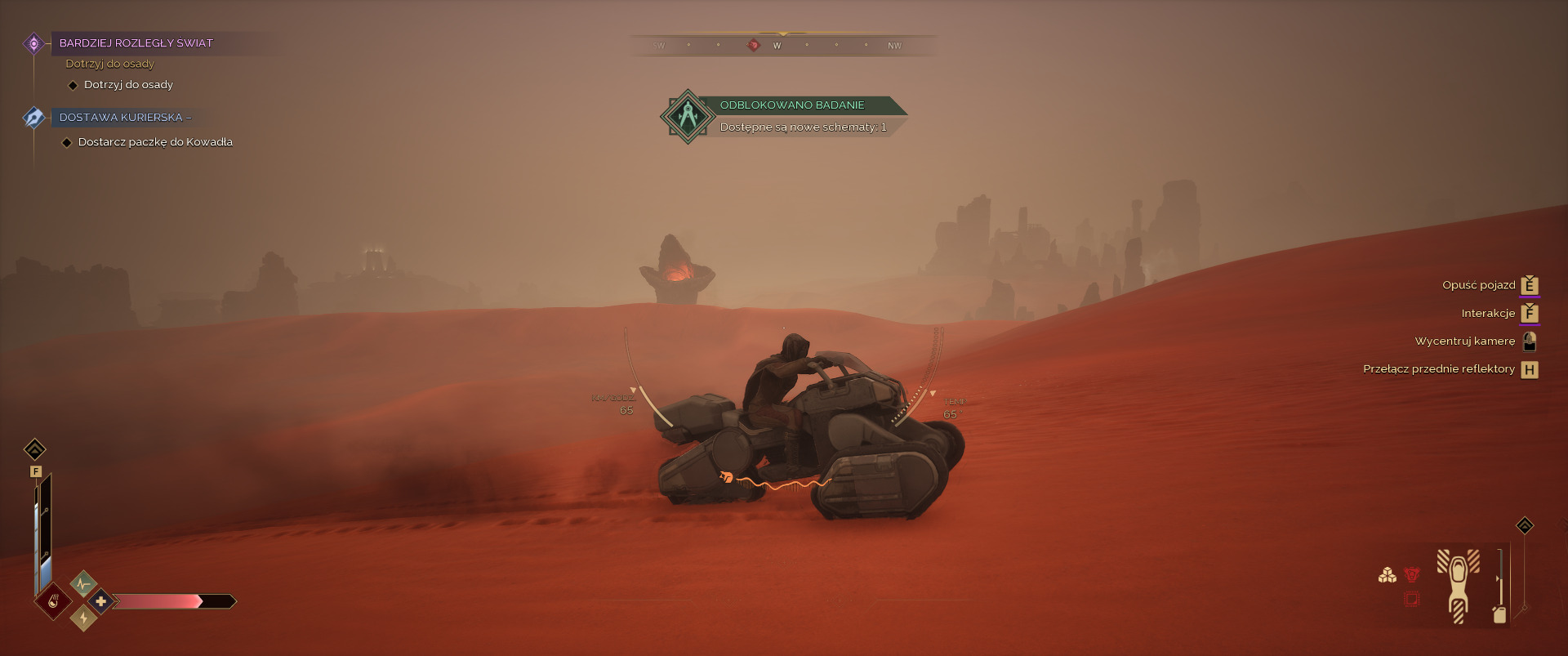Click the fuel canister icon

point(1499,614)
